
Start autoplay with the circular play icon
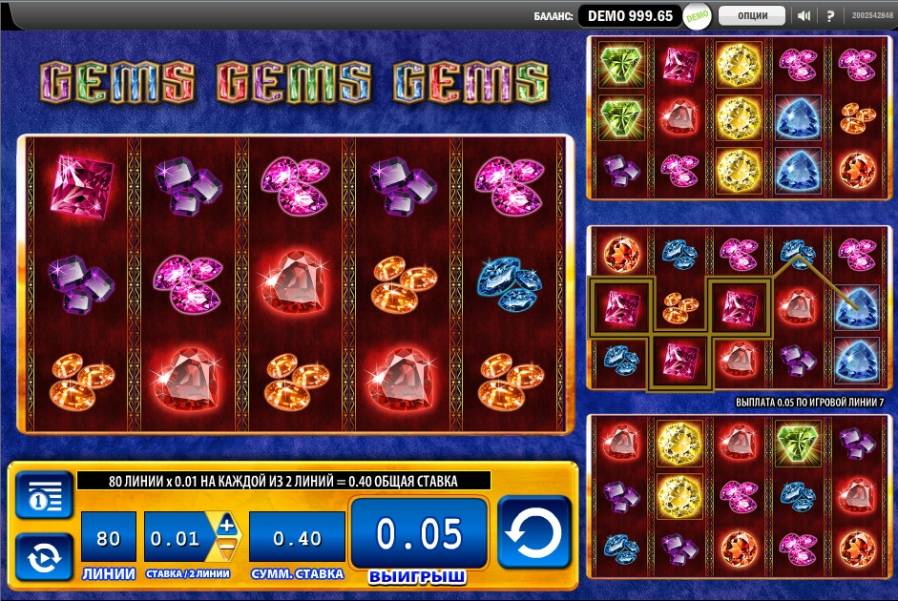(44, 557)
